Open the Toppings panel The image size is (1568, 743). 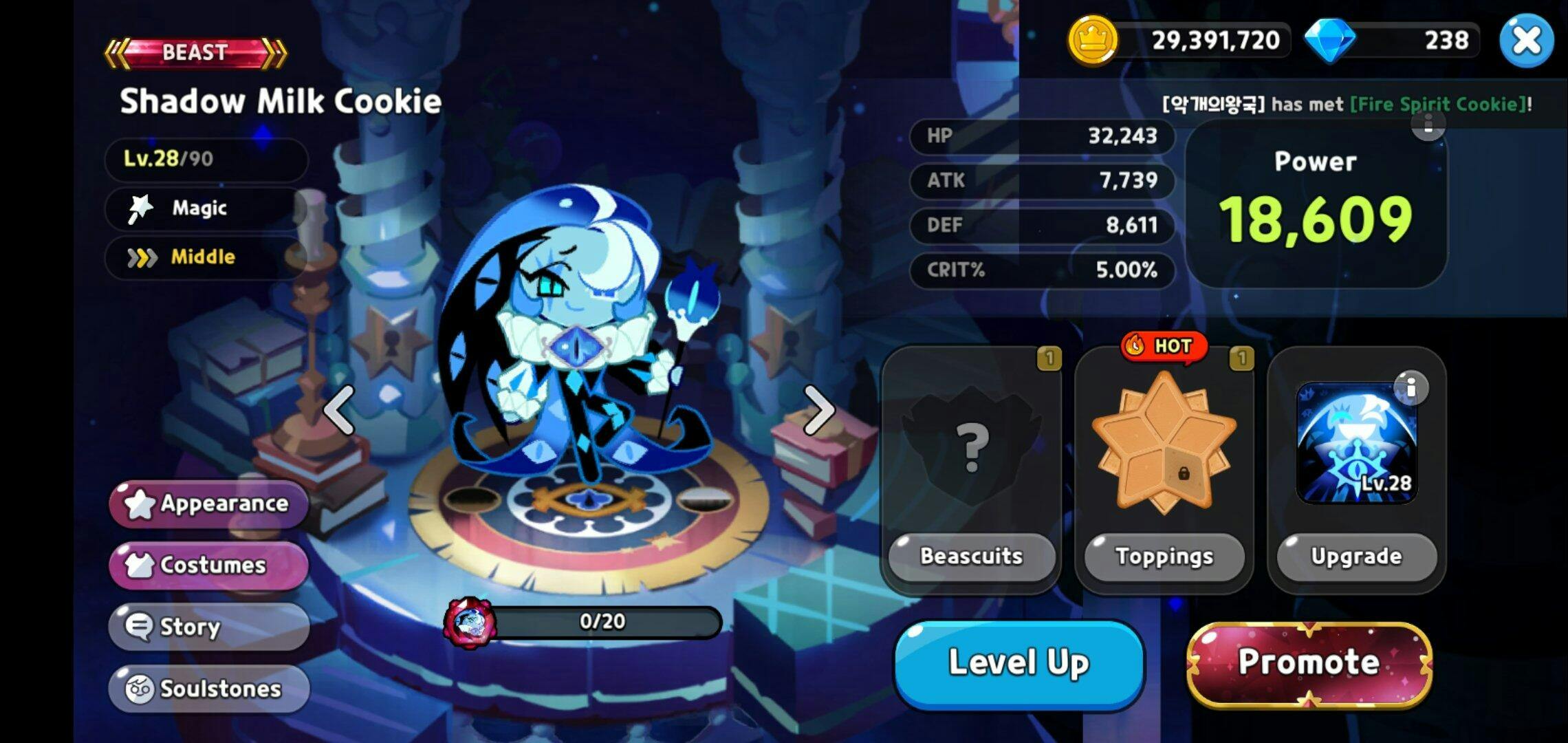coord(1164,469)
